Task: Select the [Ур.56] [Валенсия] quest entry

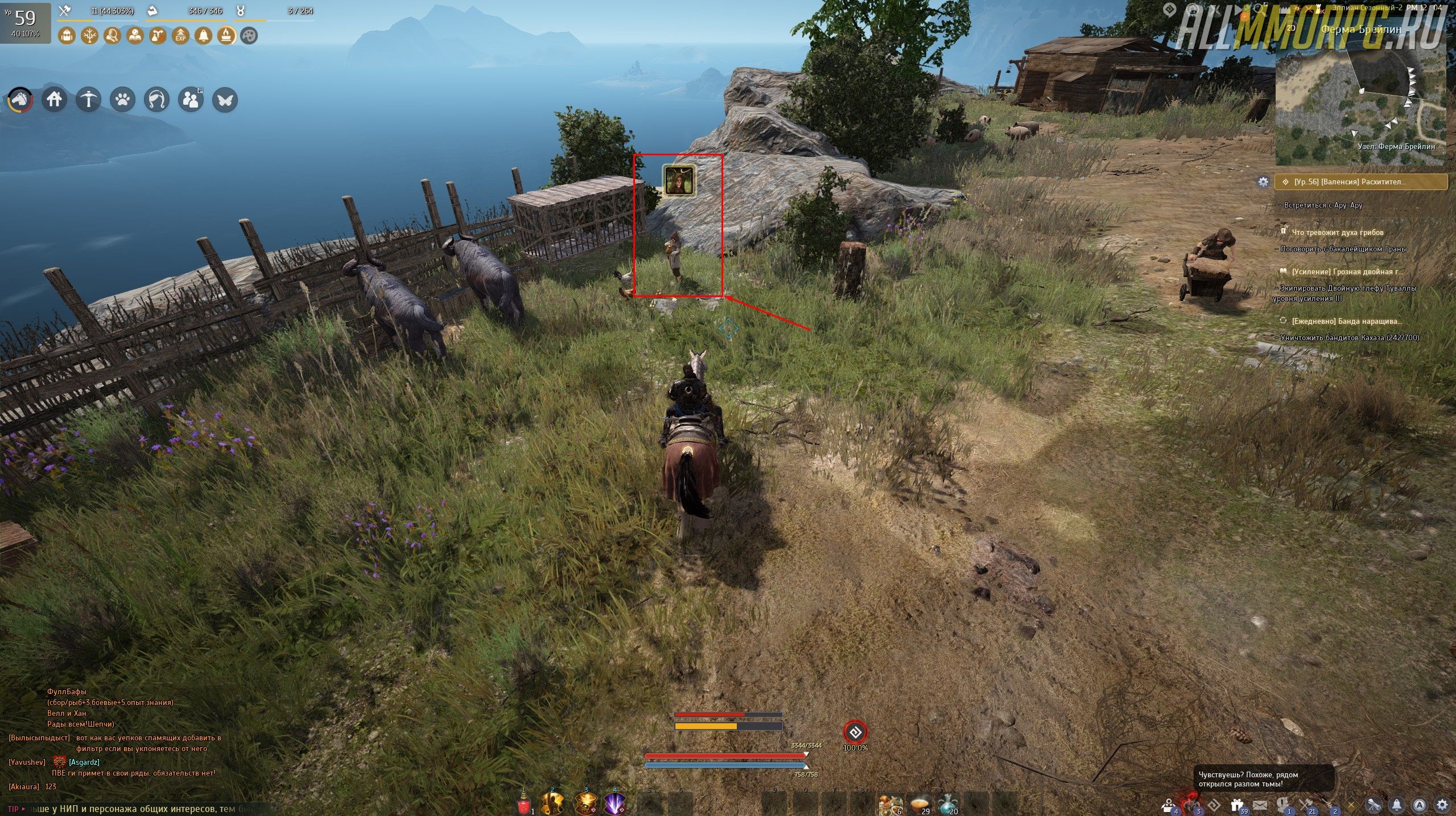Action: tap(1360, 182)
